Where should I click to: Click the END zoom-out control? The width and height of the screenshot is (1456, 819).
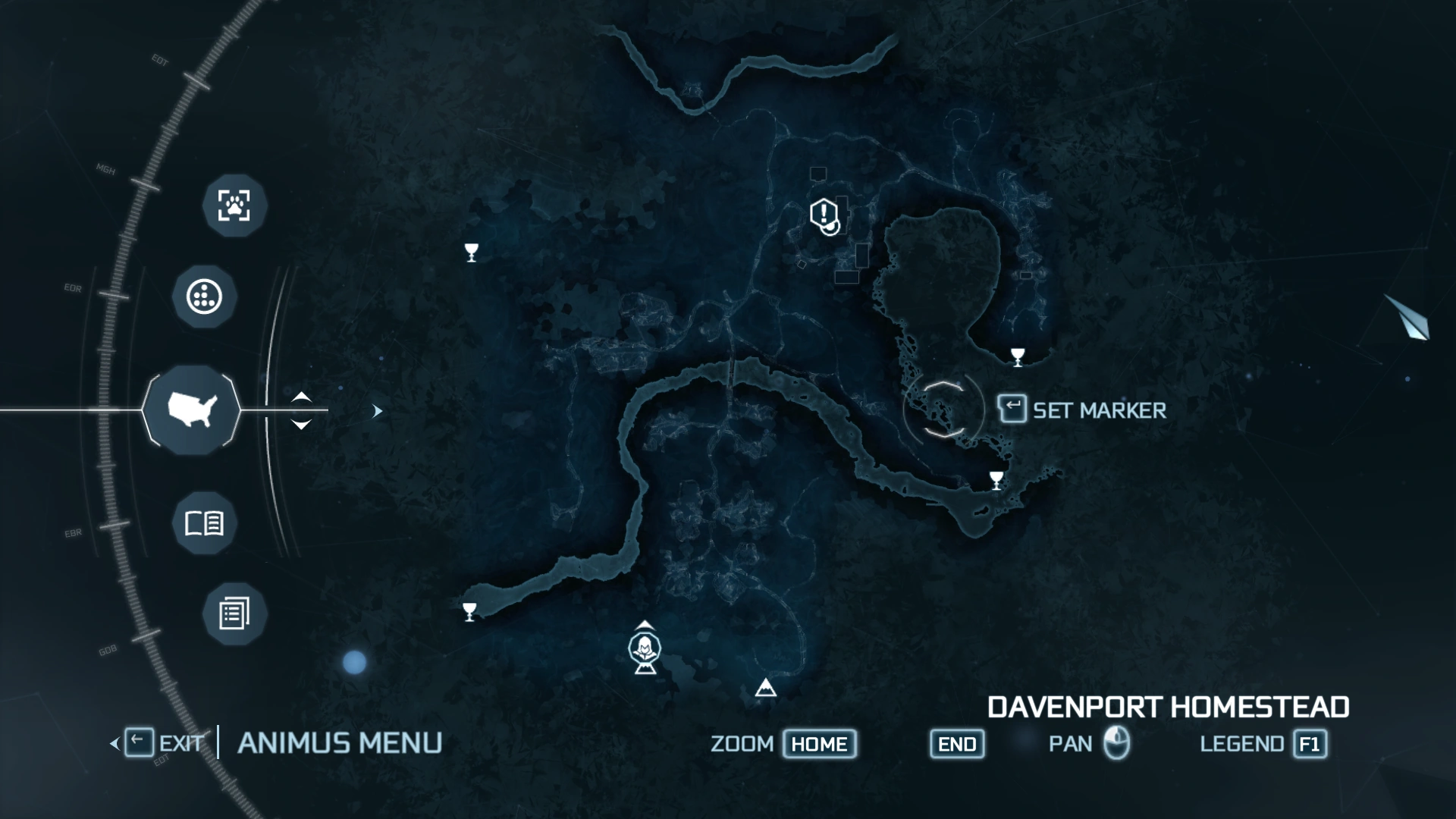point(956,744)
